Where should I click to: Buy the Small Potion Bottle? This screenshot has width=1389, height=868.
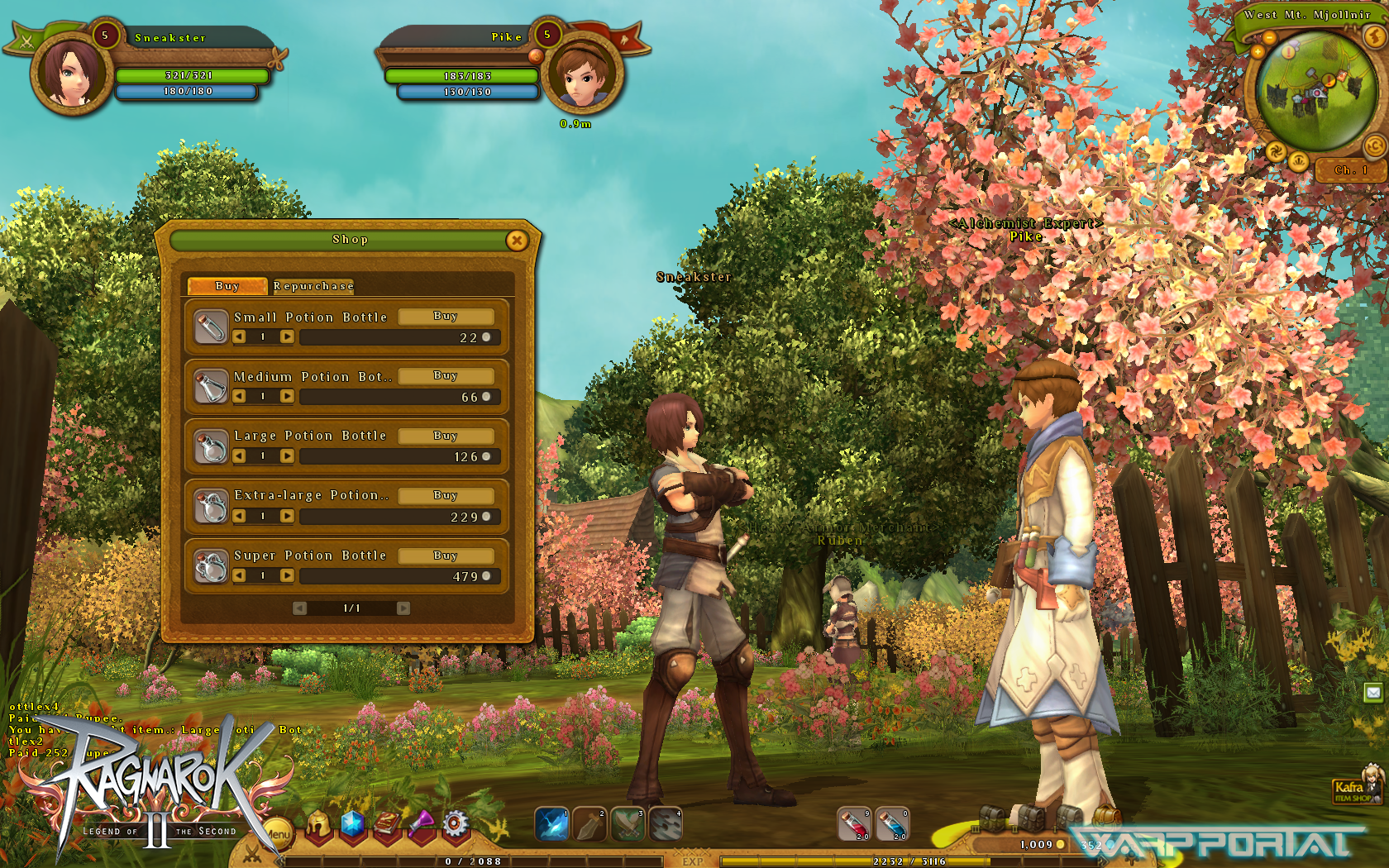tap(446, 317)
